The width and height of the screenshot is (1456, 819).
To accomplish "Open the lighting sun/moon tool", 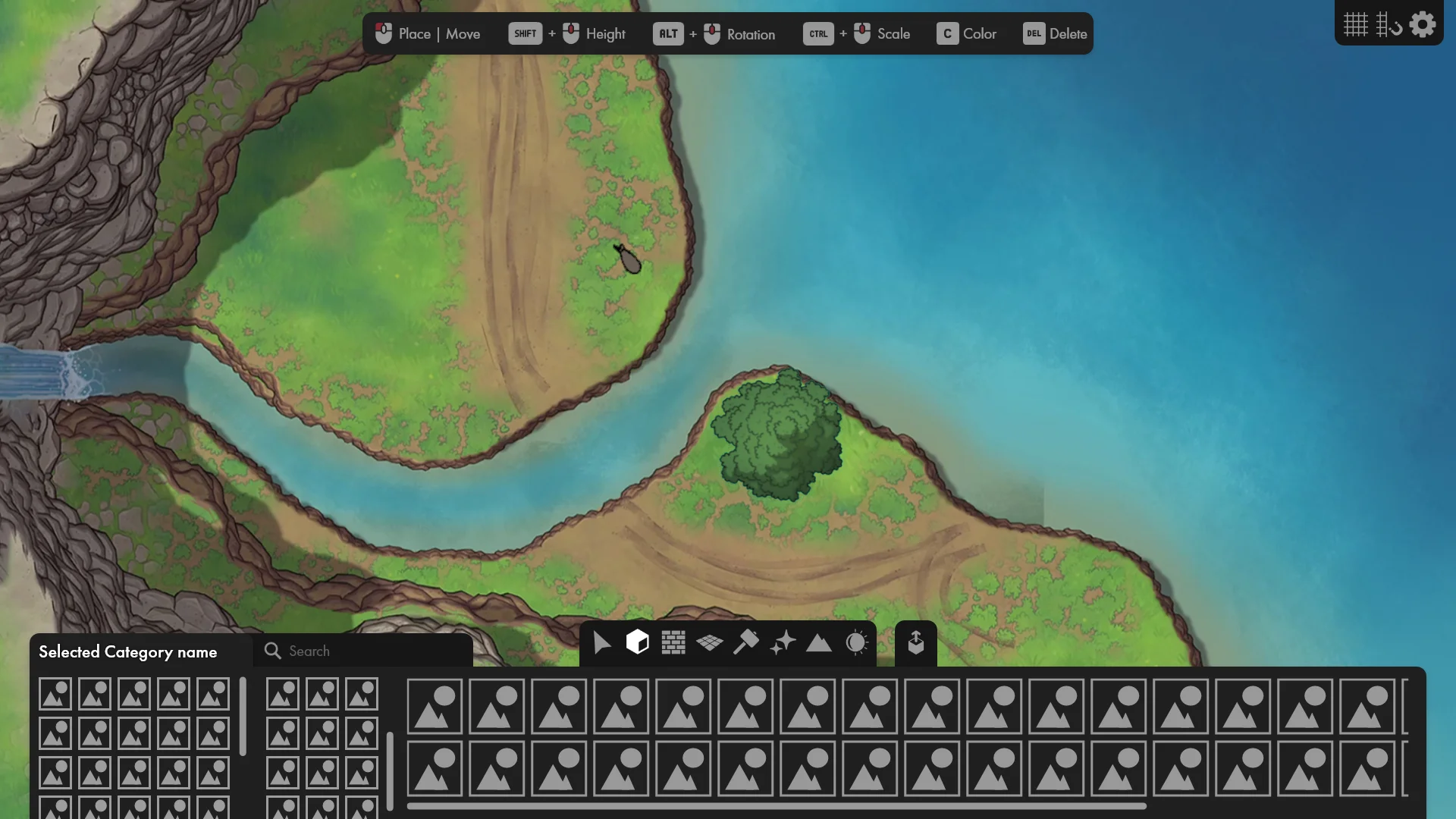I will pyautogui.click(x=856, y=643).
